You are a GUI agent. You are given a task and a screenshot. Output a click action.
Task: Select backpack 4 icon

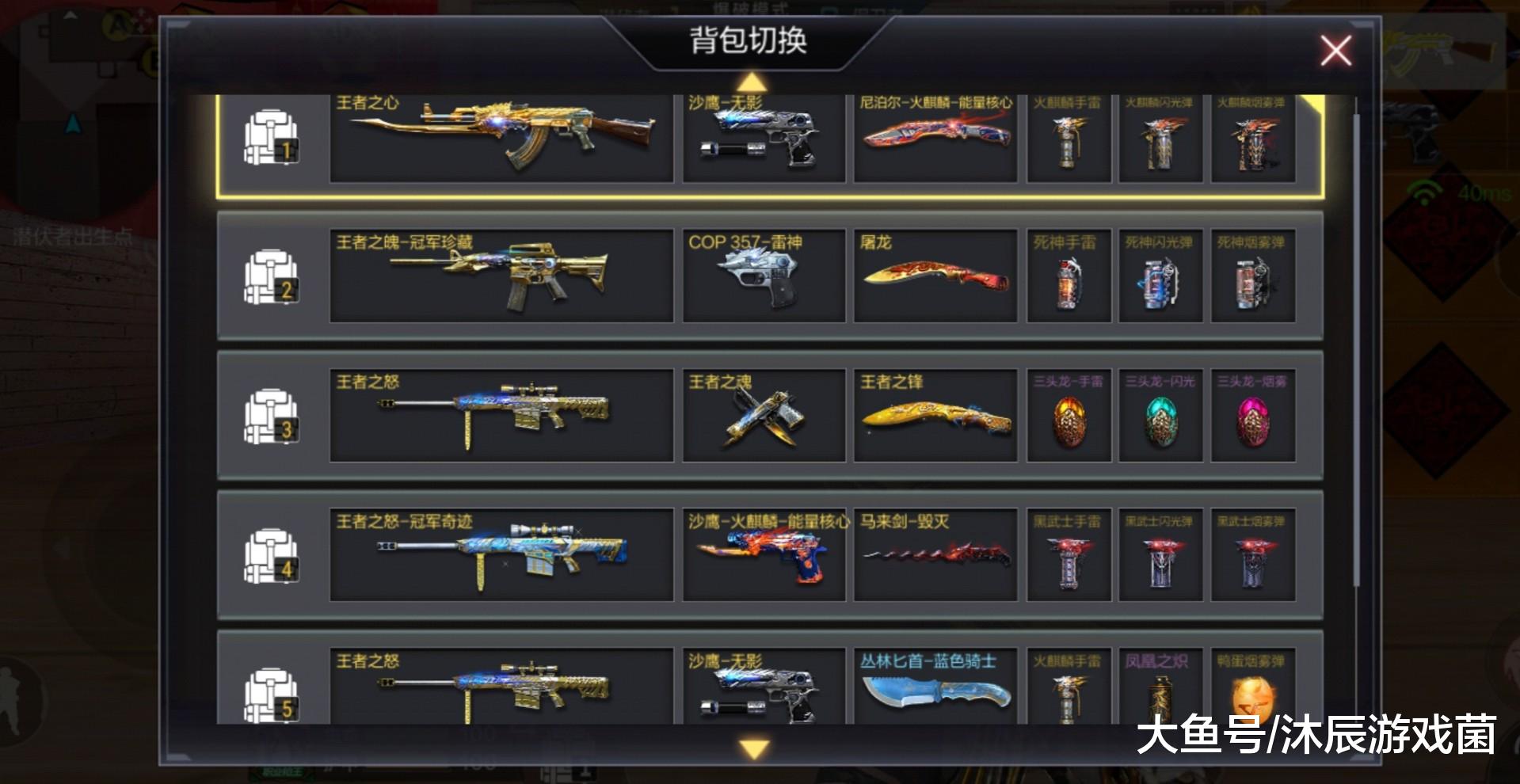pos(269,554)
